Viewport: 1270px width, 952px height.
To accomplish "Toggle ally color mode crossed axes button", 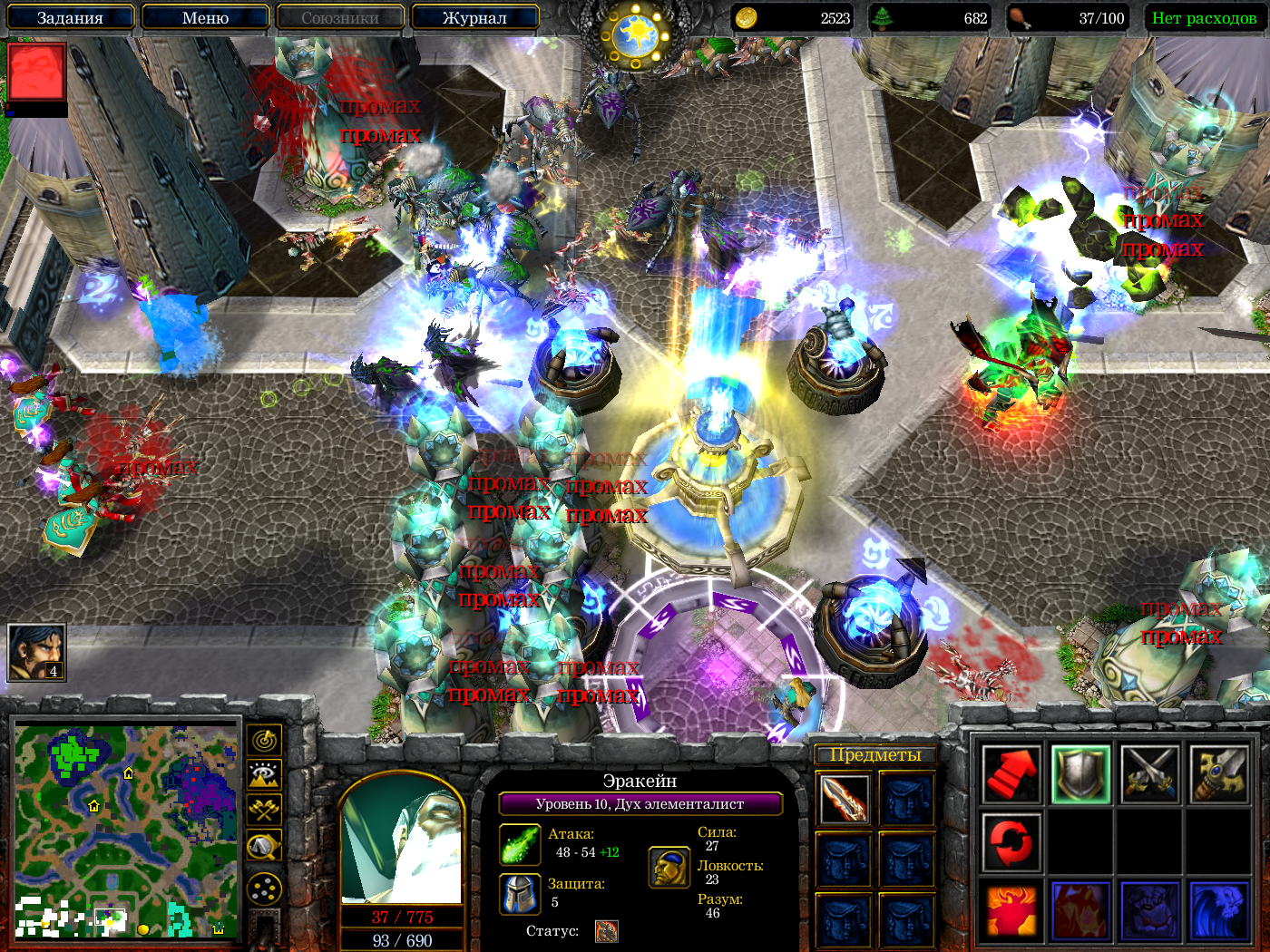I will [x=264, y=810].
